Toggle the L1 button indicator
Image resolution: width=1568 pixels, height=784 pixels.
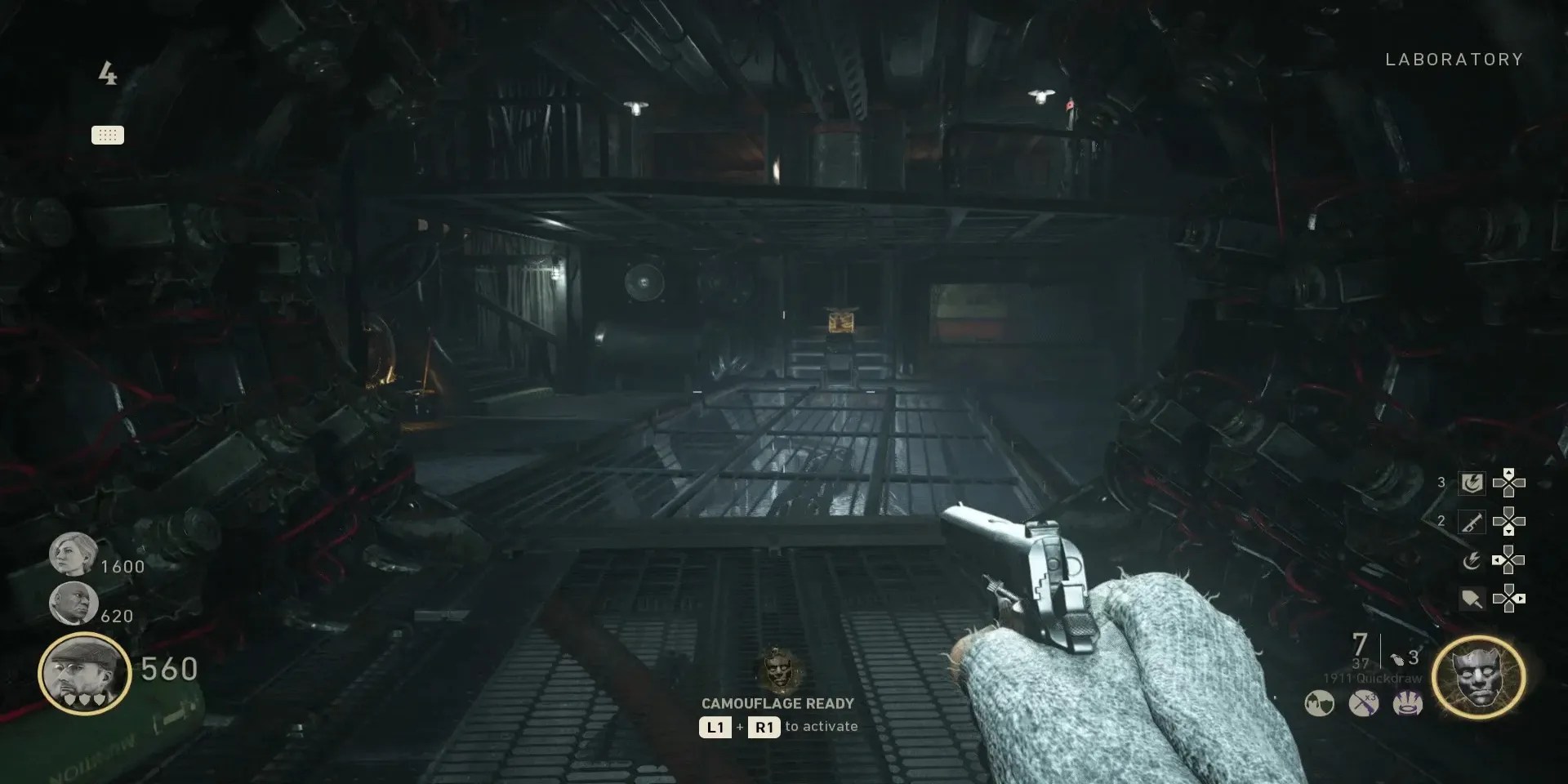point(716,727)
